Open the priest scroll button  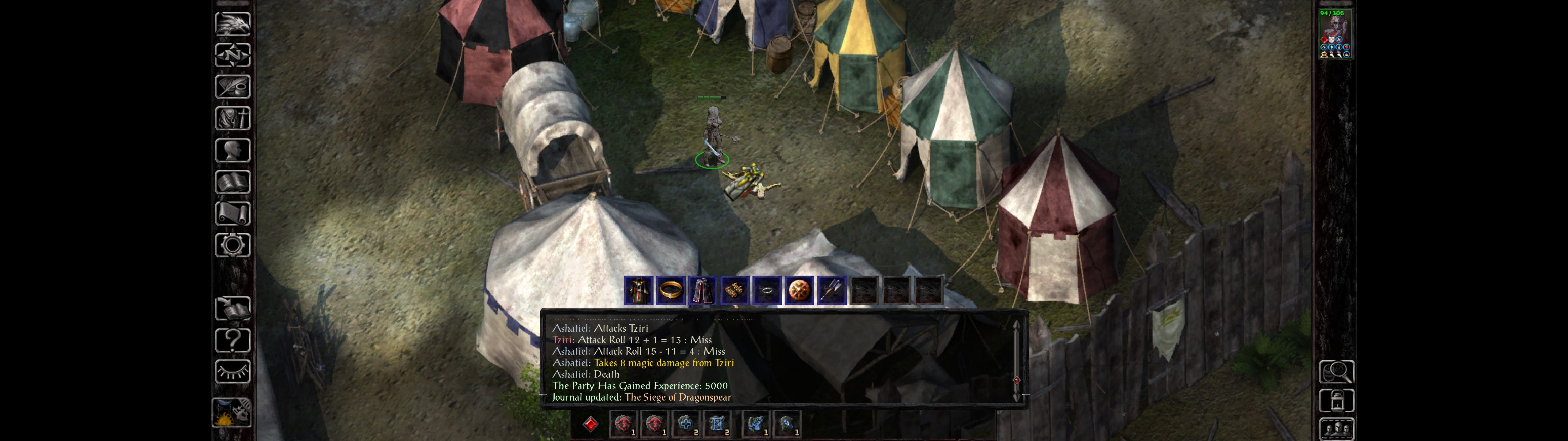232,214
